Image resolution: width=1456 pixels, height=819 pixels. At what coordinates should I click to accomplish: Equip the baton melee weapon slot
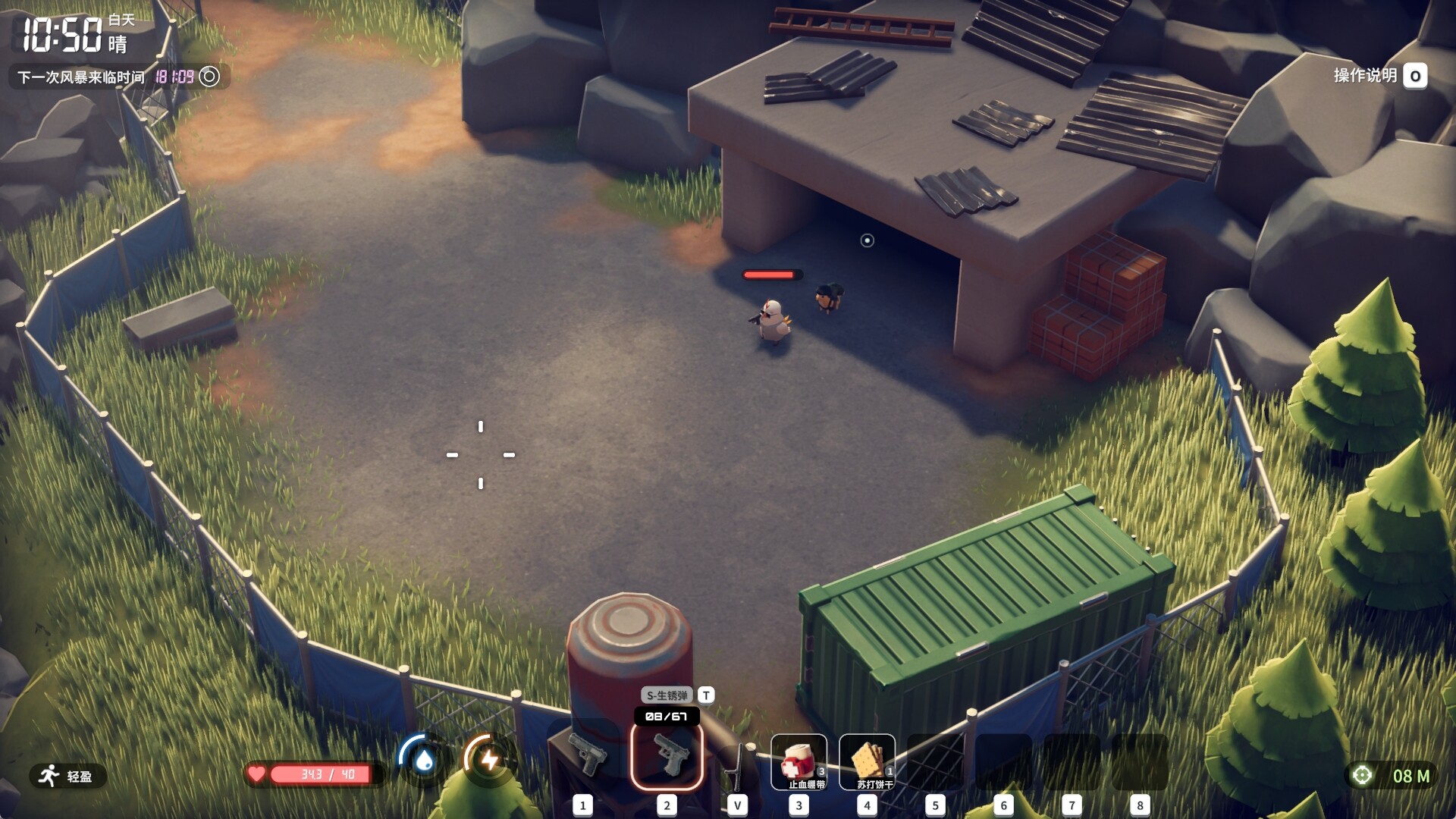736,762
